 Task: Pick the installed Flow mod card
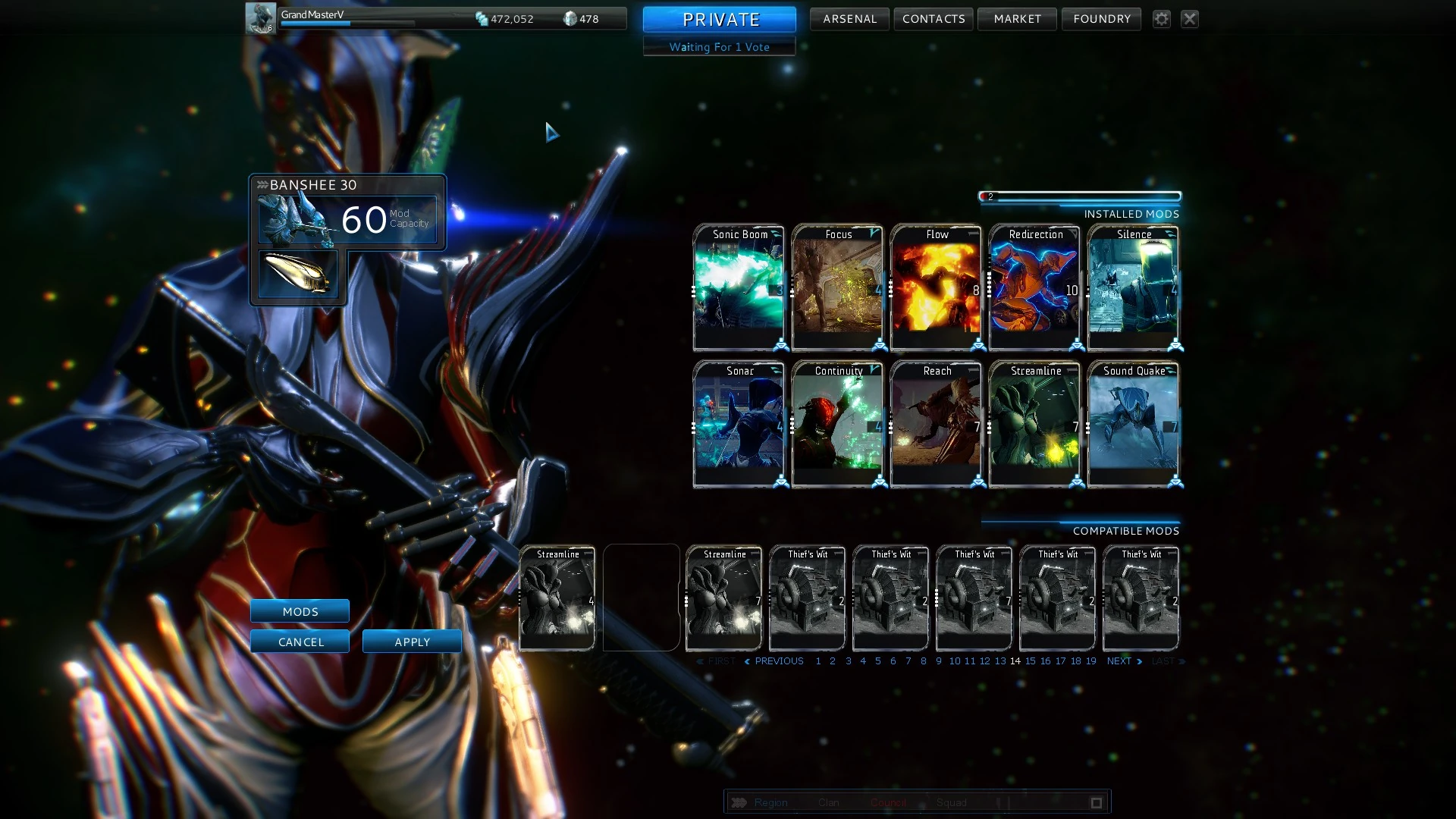(x=937, y=288)
